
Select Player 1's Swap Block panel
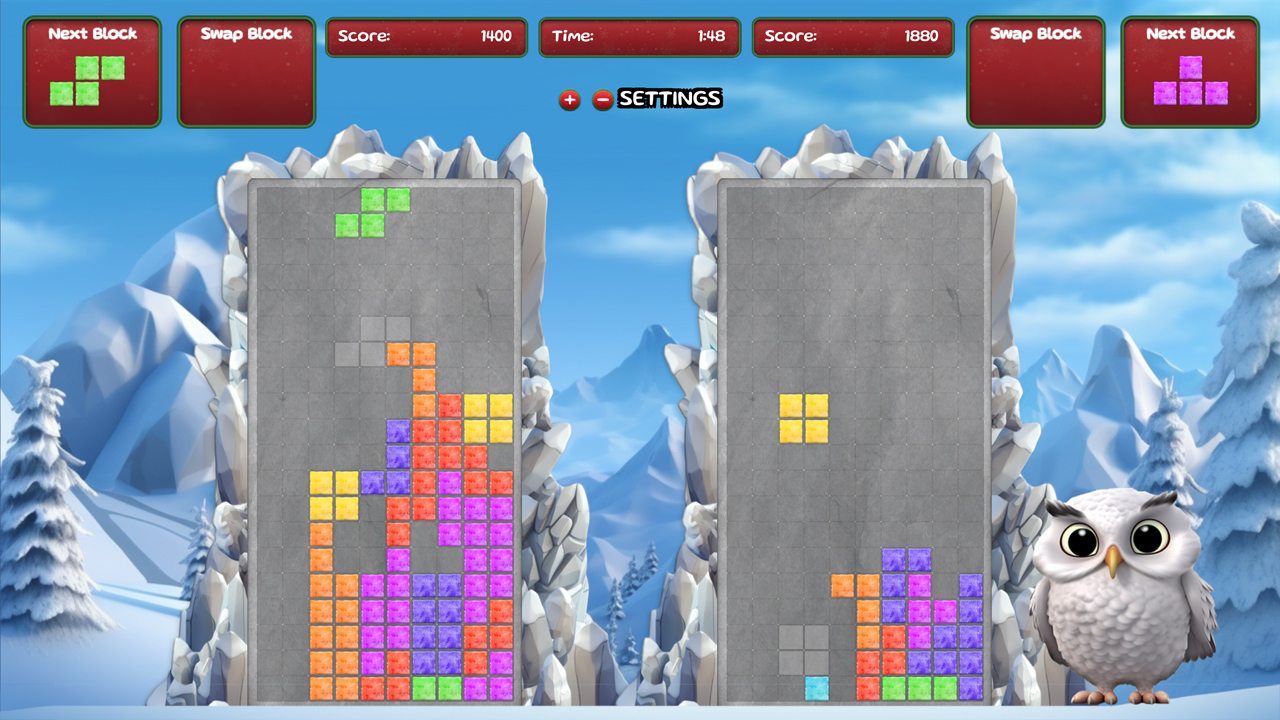[246, 71]
